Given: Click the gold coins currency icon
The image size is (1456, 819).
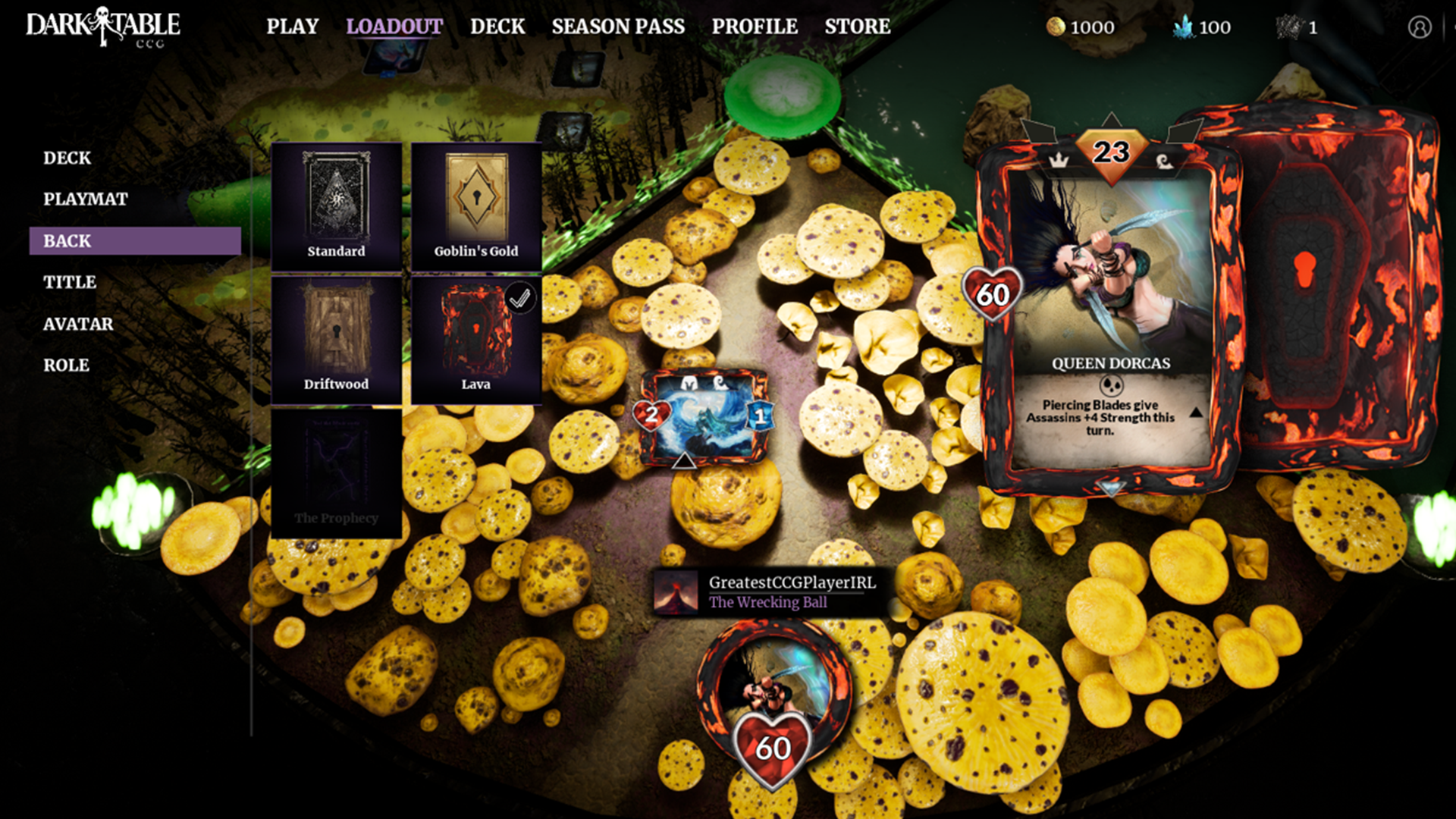Looking at the screenshot, I should click(x=1056, y=27).
